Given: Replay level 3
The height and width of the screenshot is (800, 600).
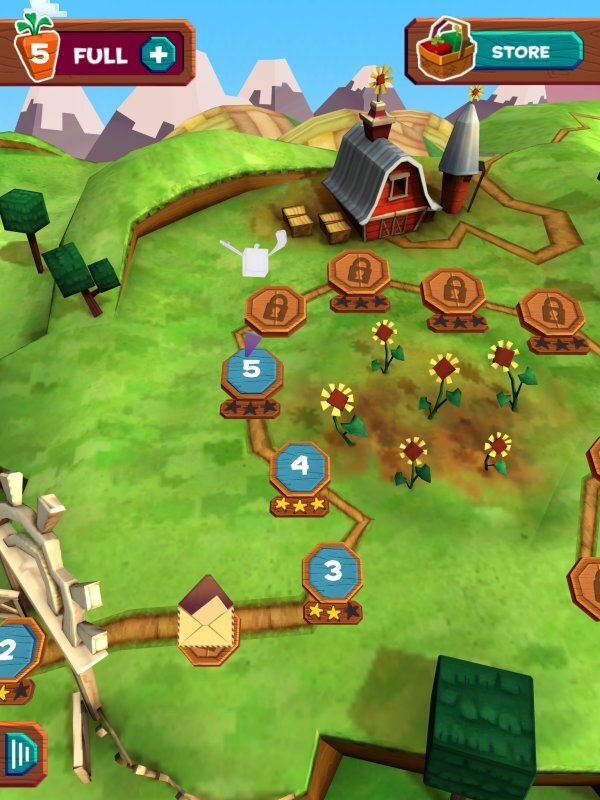Looking at the screenshot, I should point(333,573).
